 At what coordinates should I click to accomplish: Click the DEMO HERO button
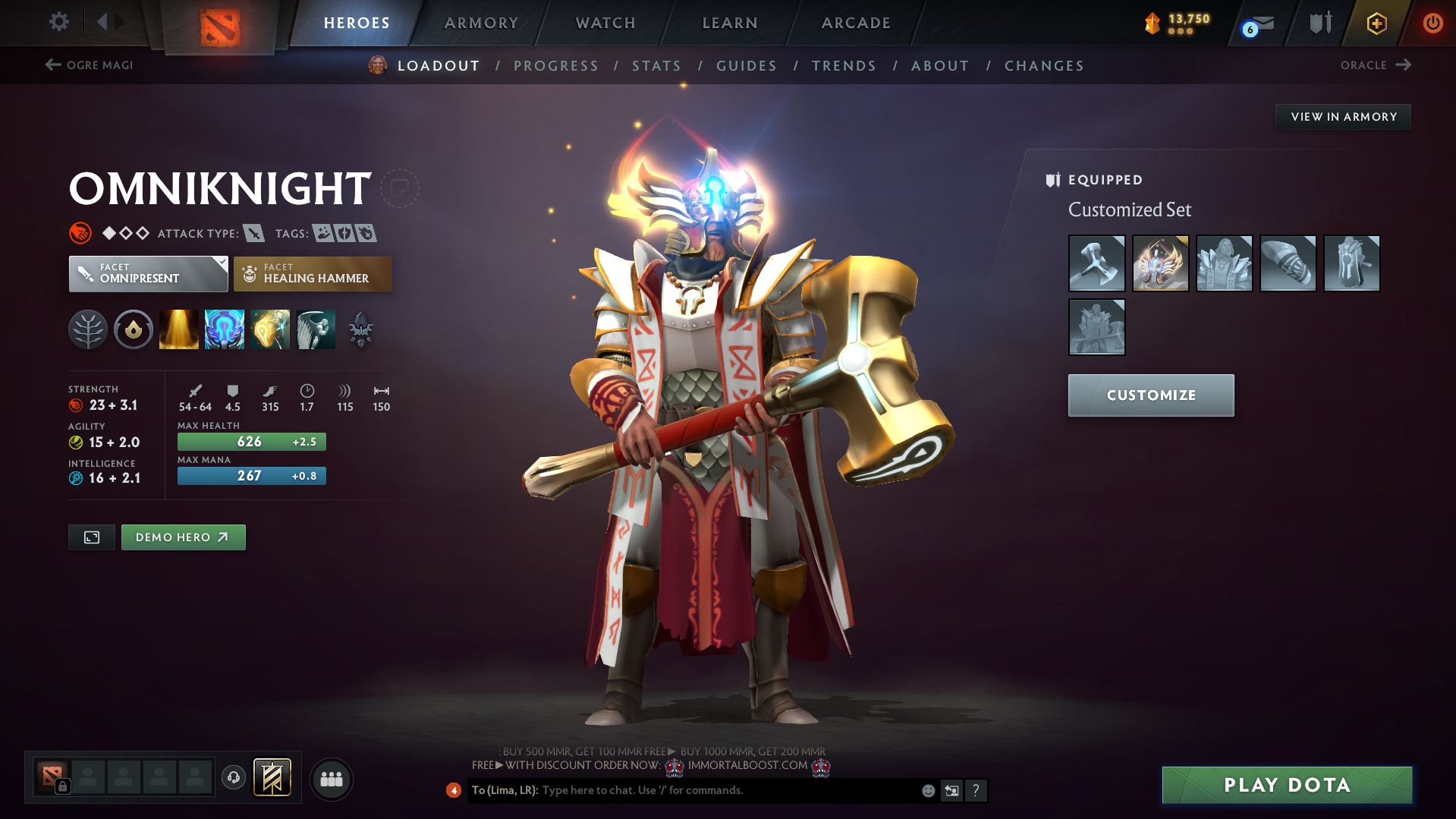[183, 537]
